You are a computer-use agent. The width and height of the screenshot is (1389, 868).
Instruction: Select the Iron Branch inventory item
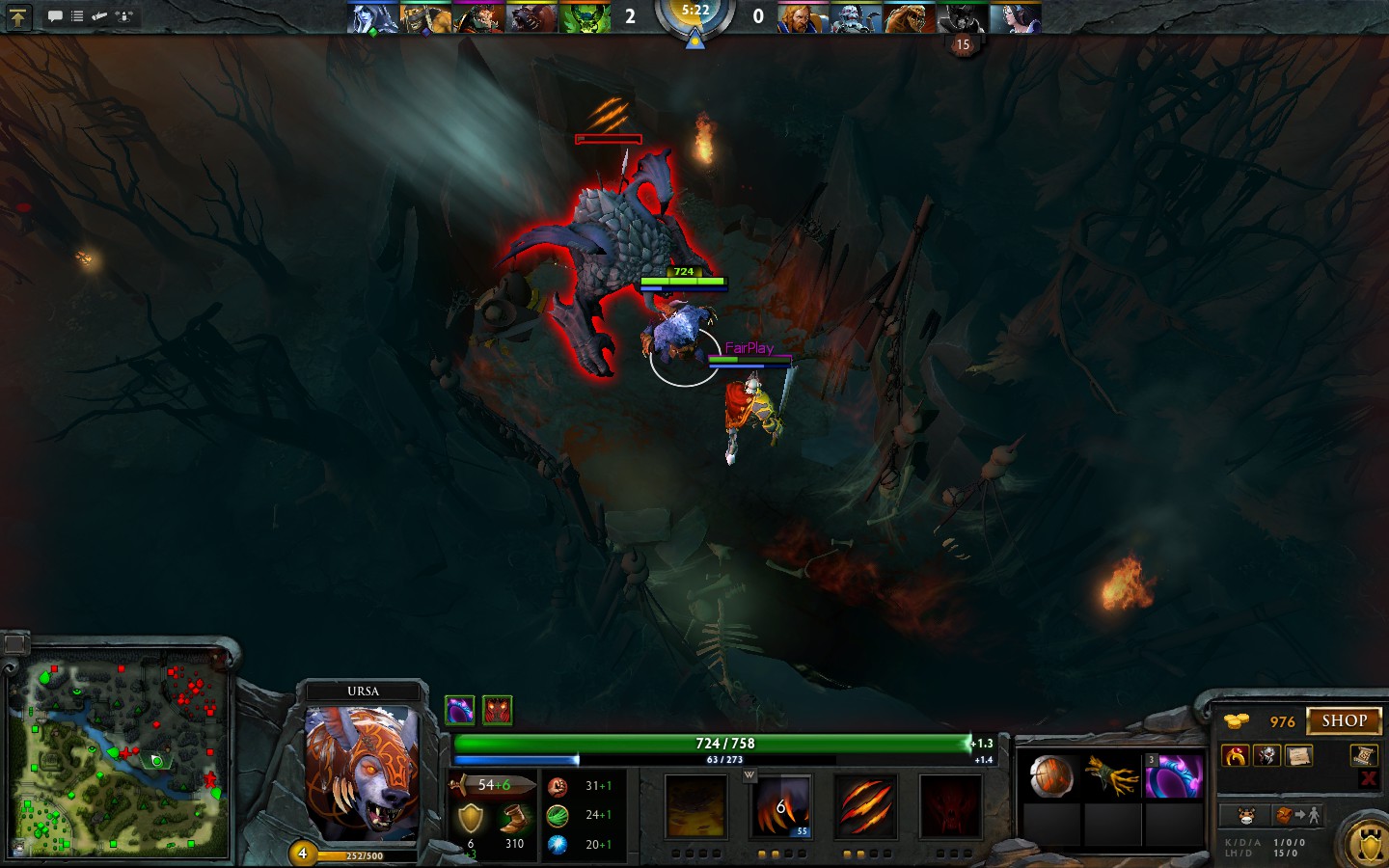1112,776
